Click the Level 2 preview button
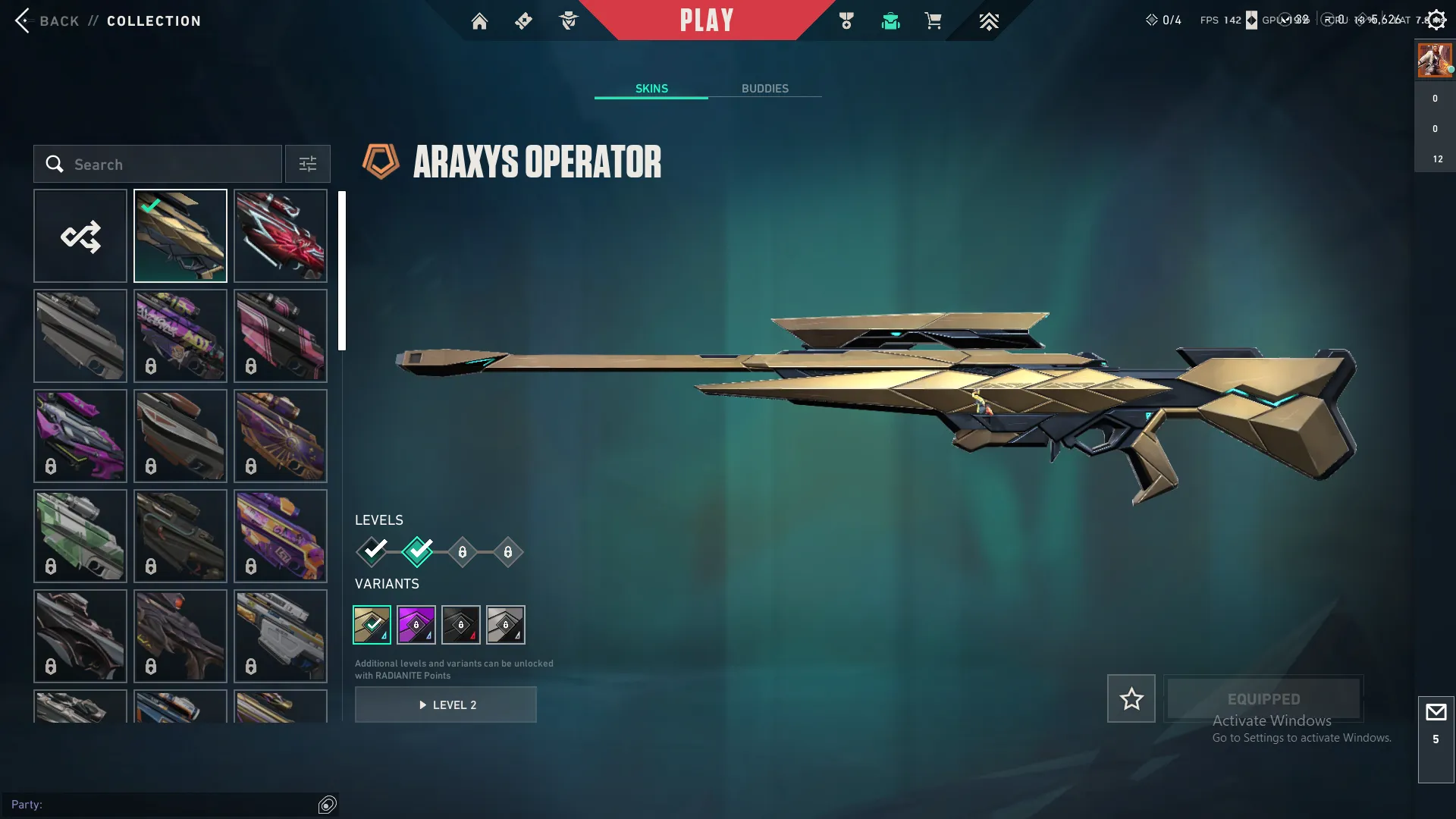Image resolution: width=1456 pixels, height=819 pixels. click(x=446, y=704)
